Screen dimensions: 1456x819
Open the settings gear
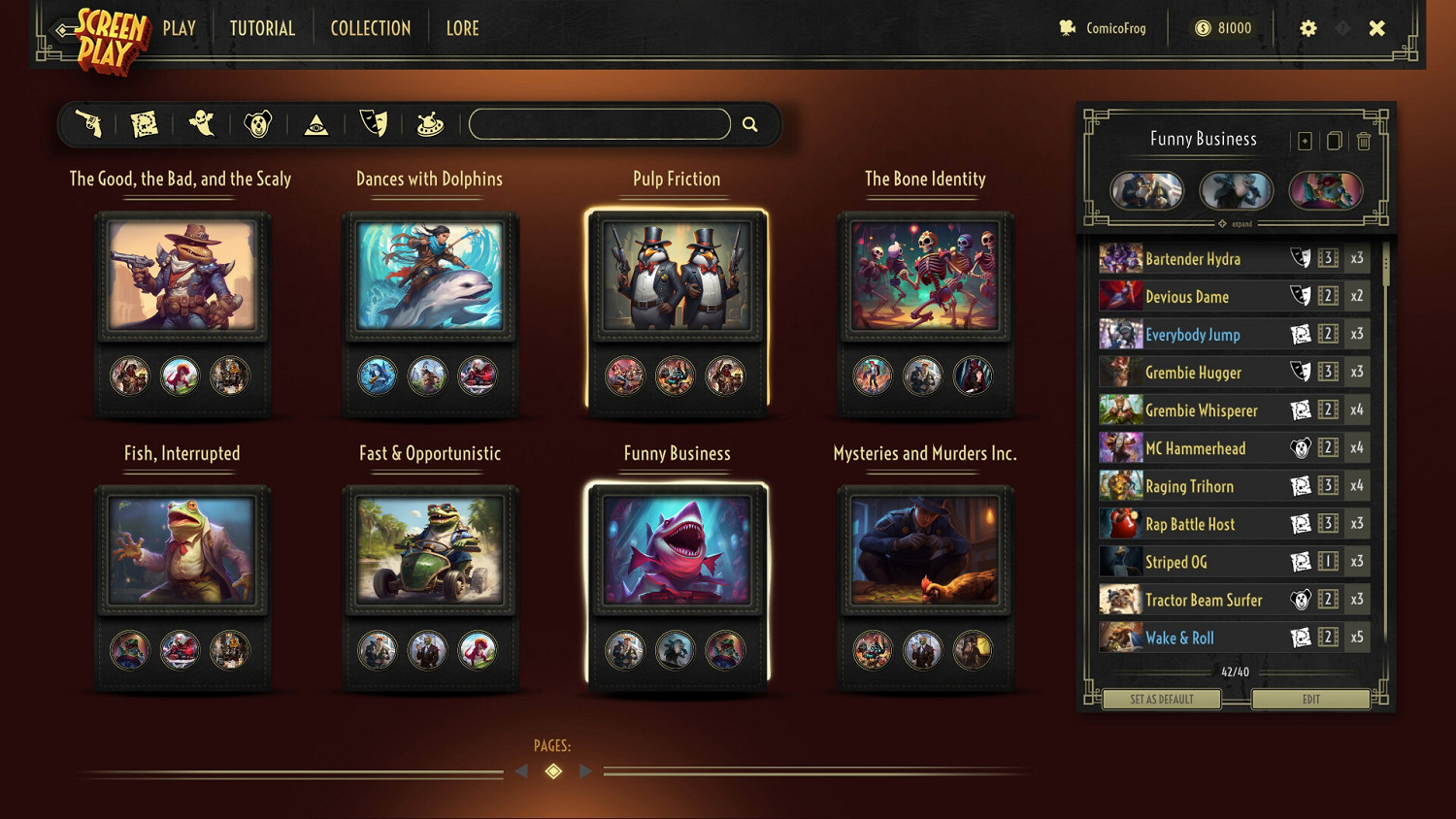[1308, 28]
